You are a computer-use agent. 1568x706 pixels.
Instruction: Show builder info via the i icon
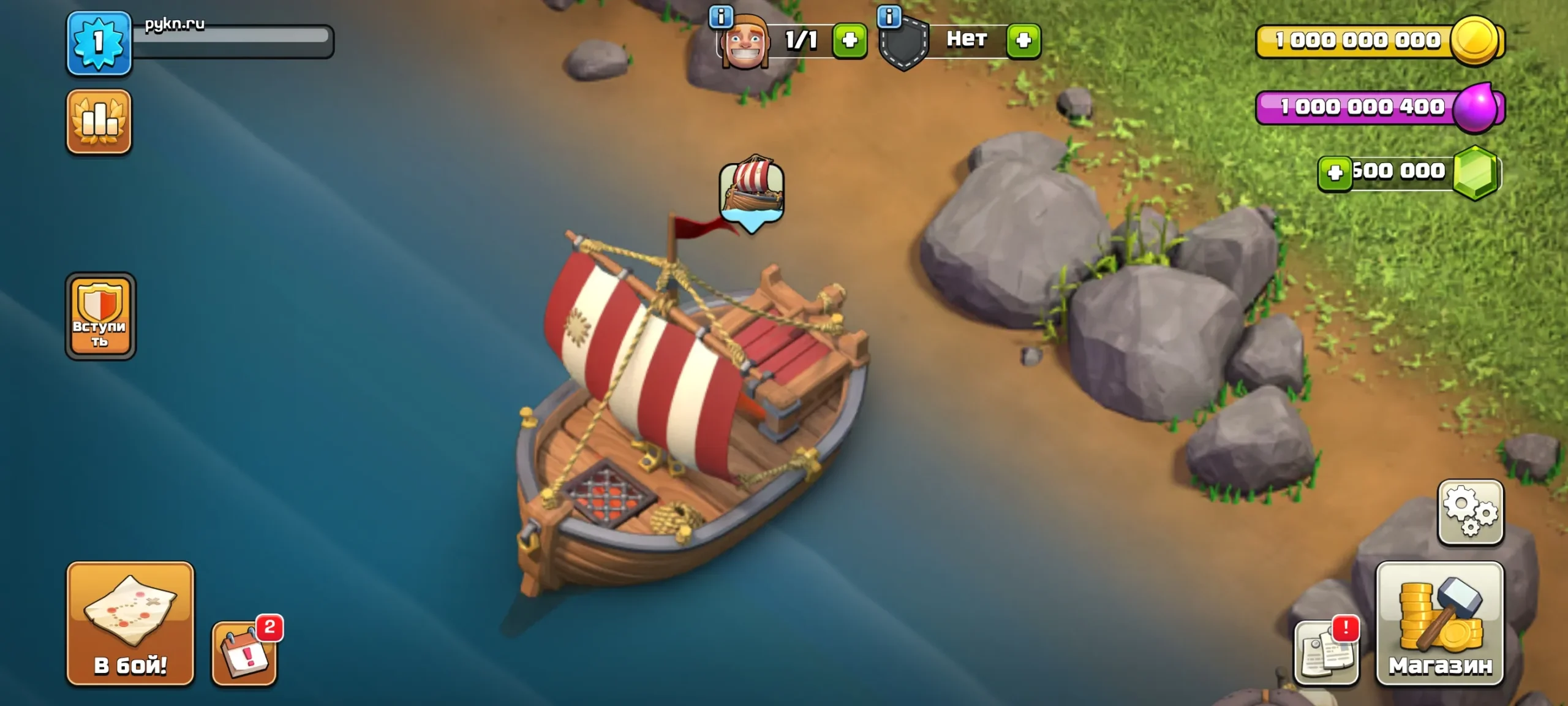[721, 17]
